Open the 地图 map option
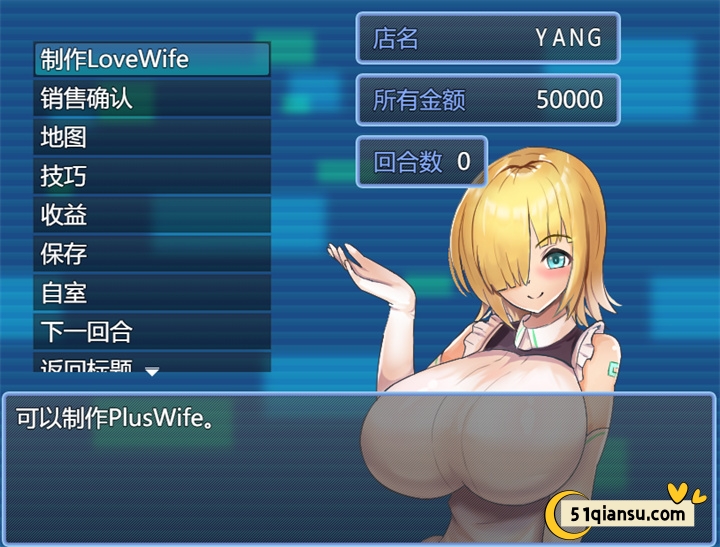Viewport: 720px width, 547px height. coord(152,137)
